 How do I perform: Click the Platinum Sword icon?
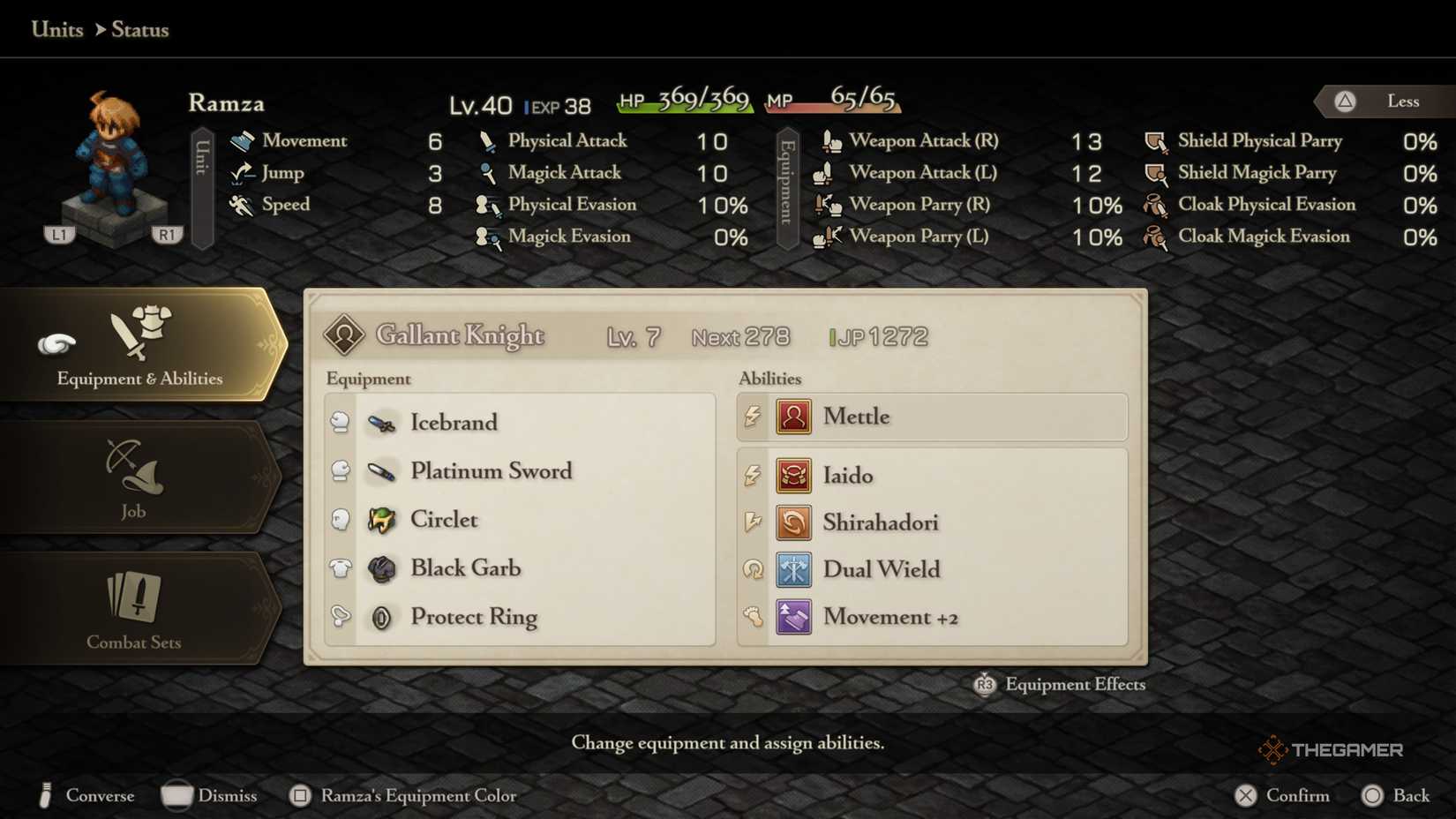click(x=382, y=470)
